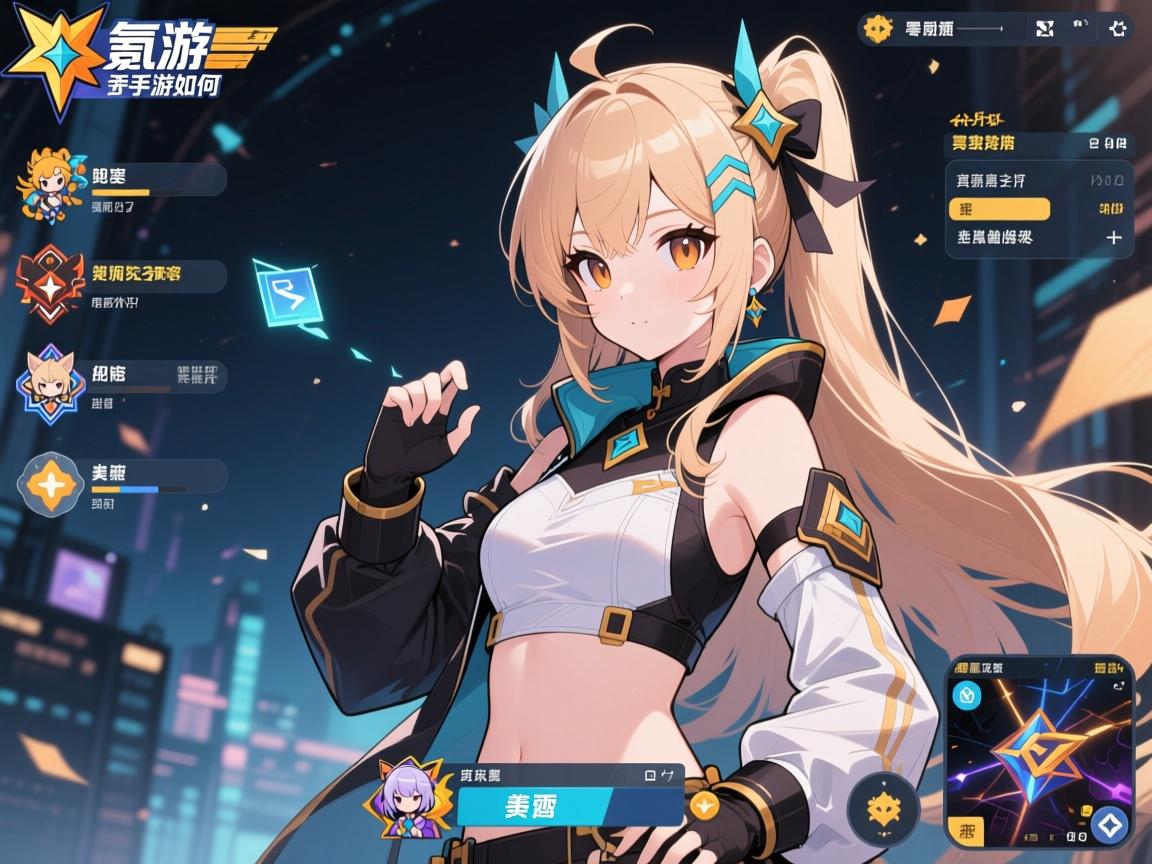Tap the blue diamond button on the card

(x=1109, y=825)
